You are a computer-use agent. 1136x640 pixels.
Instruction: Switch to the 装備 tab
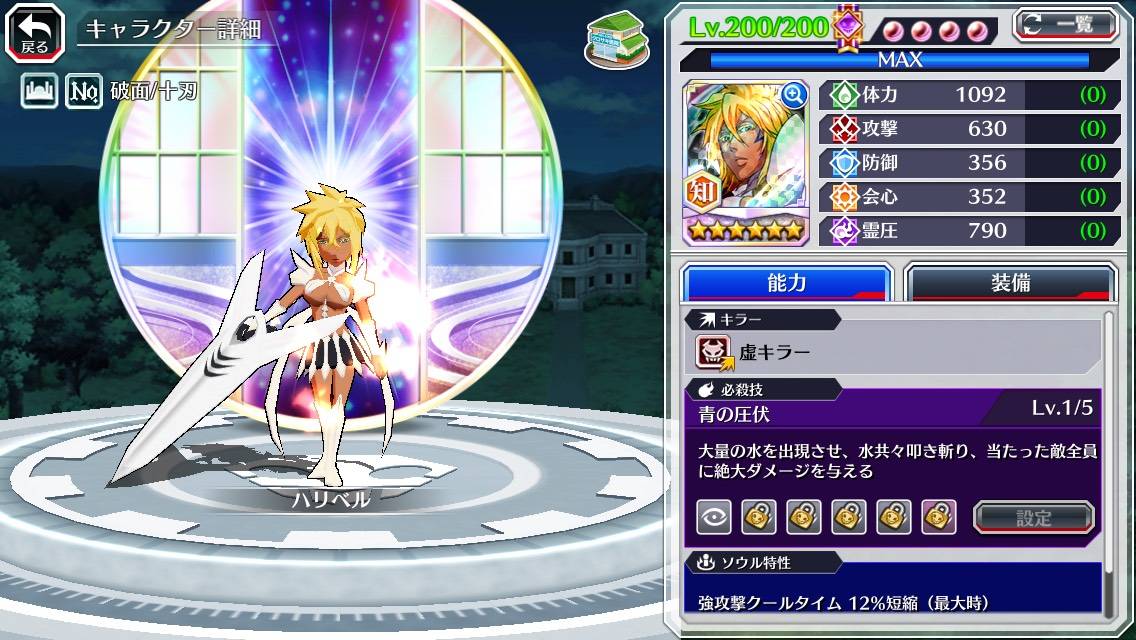tap(1010, 283)
